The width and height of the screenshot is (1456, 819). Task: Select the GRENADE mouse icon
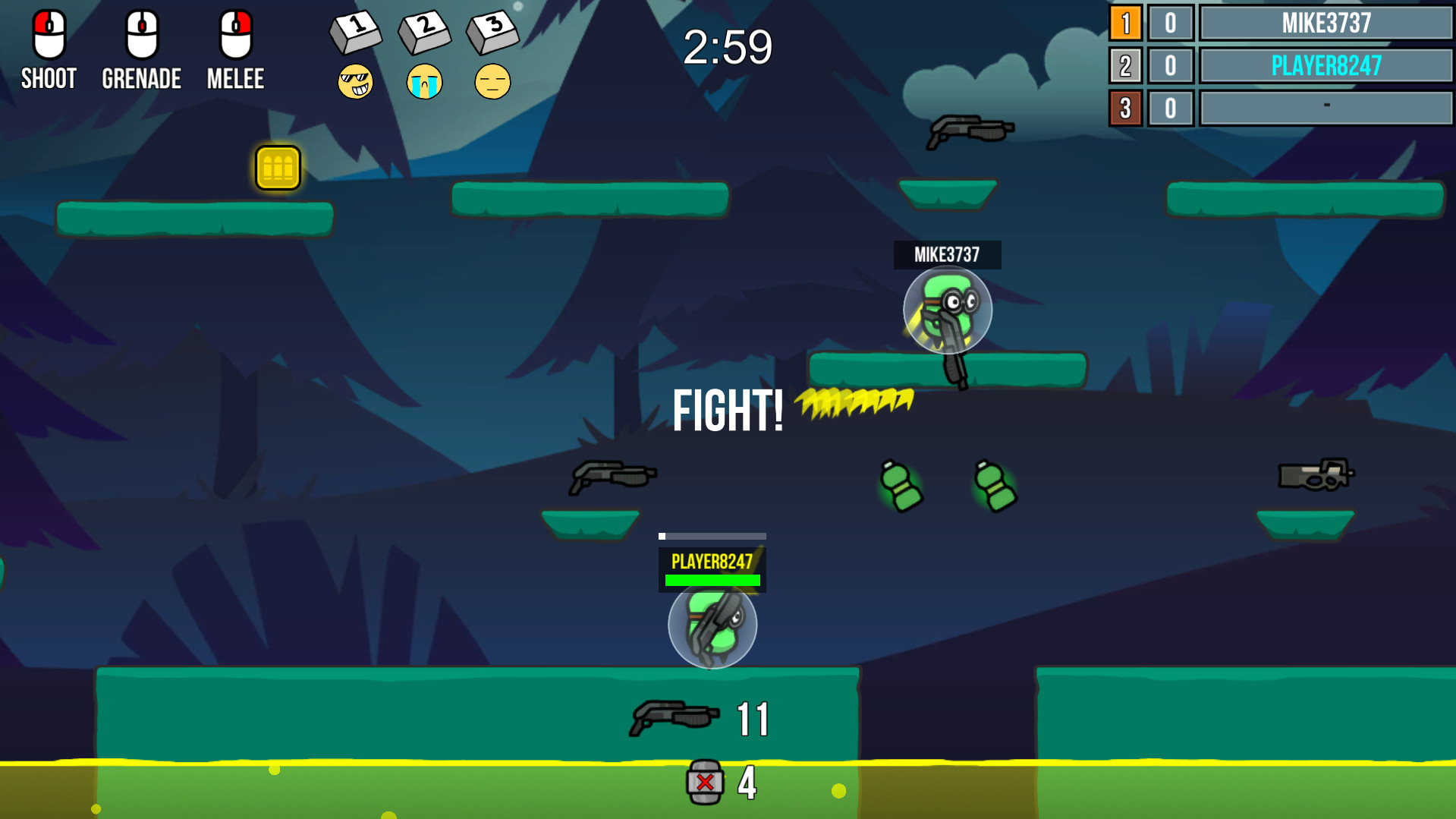point(141,34)
